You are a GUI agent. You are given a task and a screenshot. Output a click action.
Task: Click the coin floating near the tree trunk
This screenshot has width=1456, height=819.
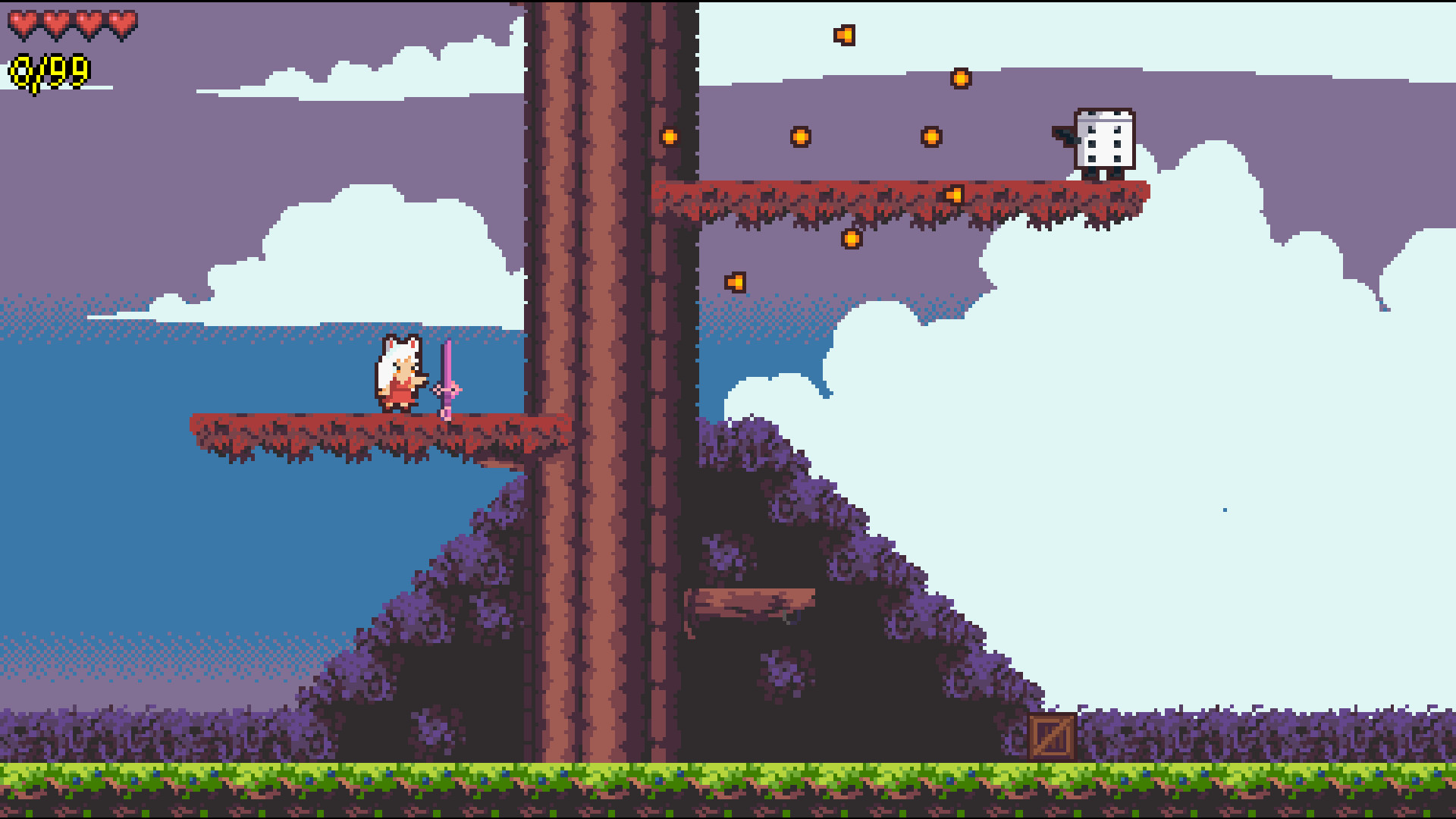point(670,137)
